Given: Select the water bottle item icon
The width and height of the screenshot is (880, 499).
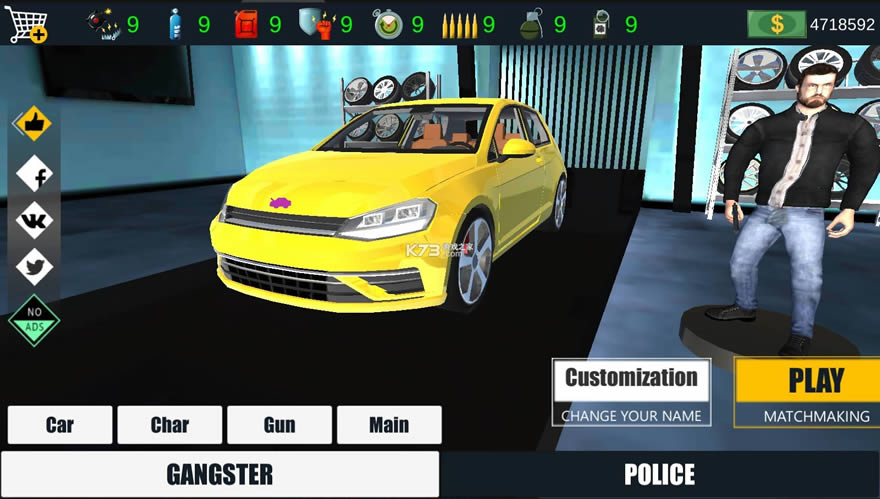Looking at the screenshot, I should pos(176,24).
